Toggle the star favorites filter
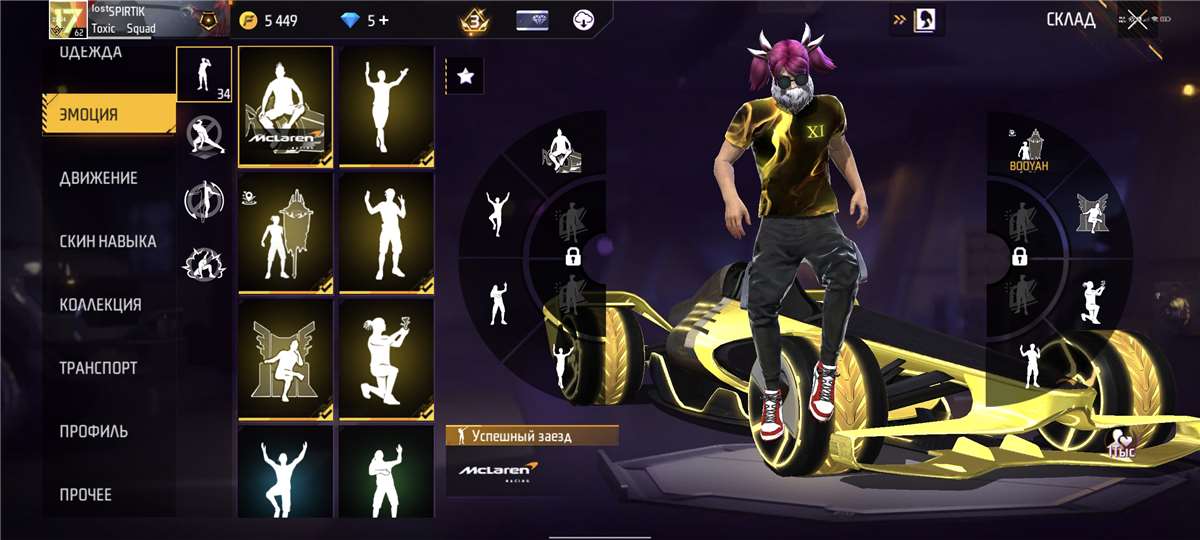 pyautogui.click(x=465, y=75)
